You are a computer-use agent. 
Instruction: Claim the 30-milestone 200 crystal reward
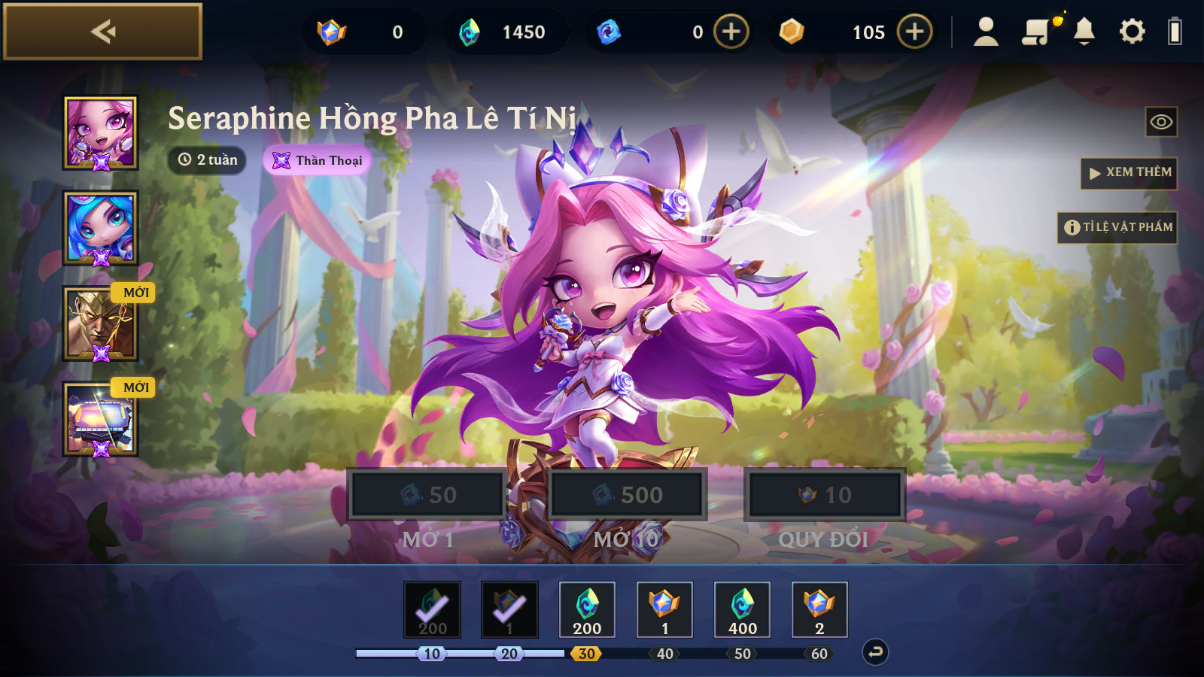[587, 610]
